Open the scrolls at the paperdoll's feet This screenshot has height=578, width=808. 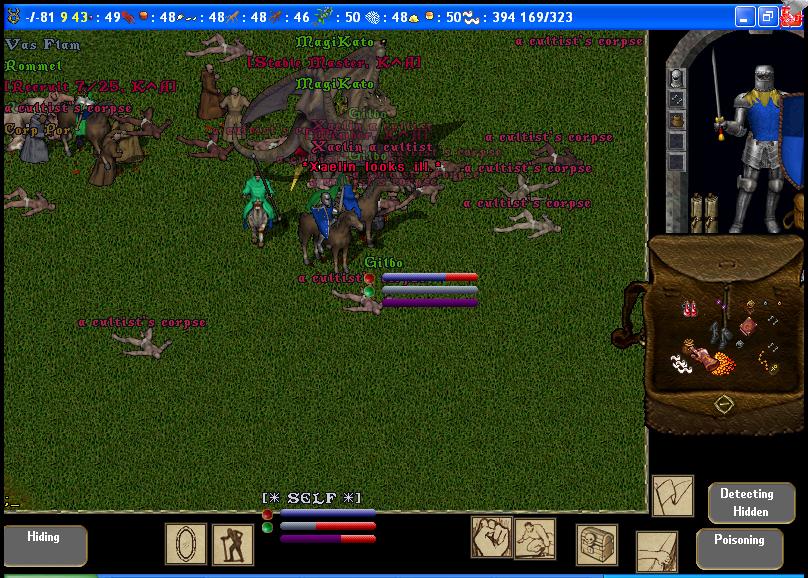click(703, 211)
